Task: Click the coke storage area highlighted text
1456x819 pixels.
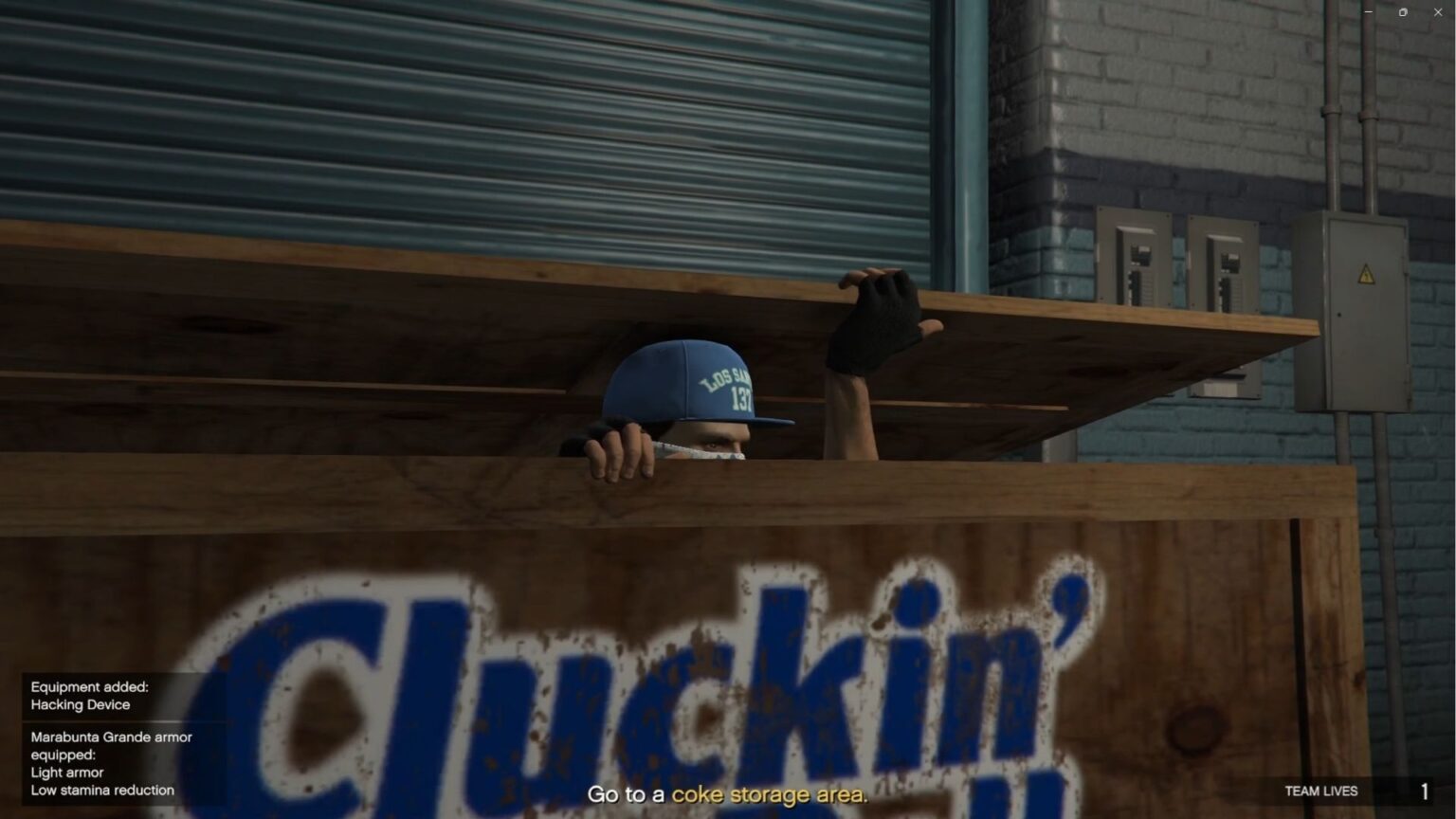Action: pyautogui.click(x=769, y=795)
